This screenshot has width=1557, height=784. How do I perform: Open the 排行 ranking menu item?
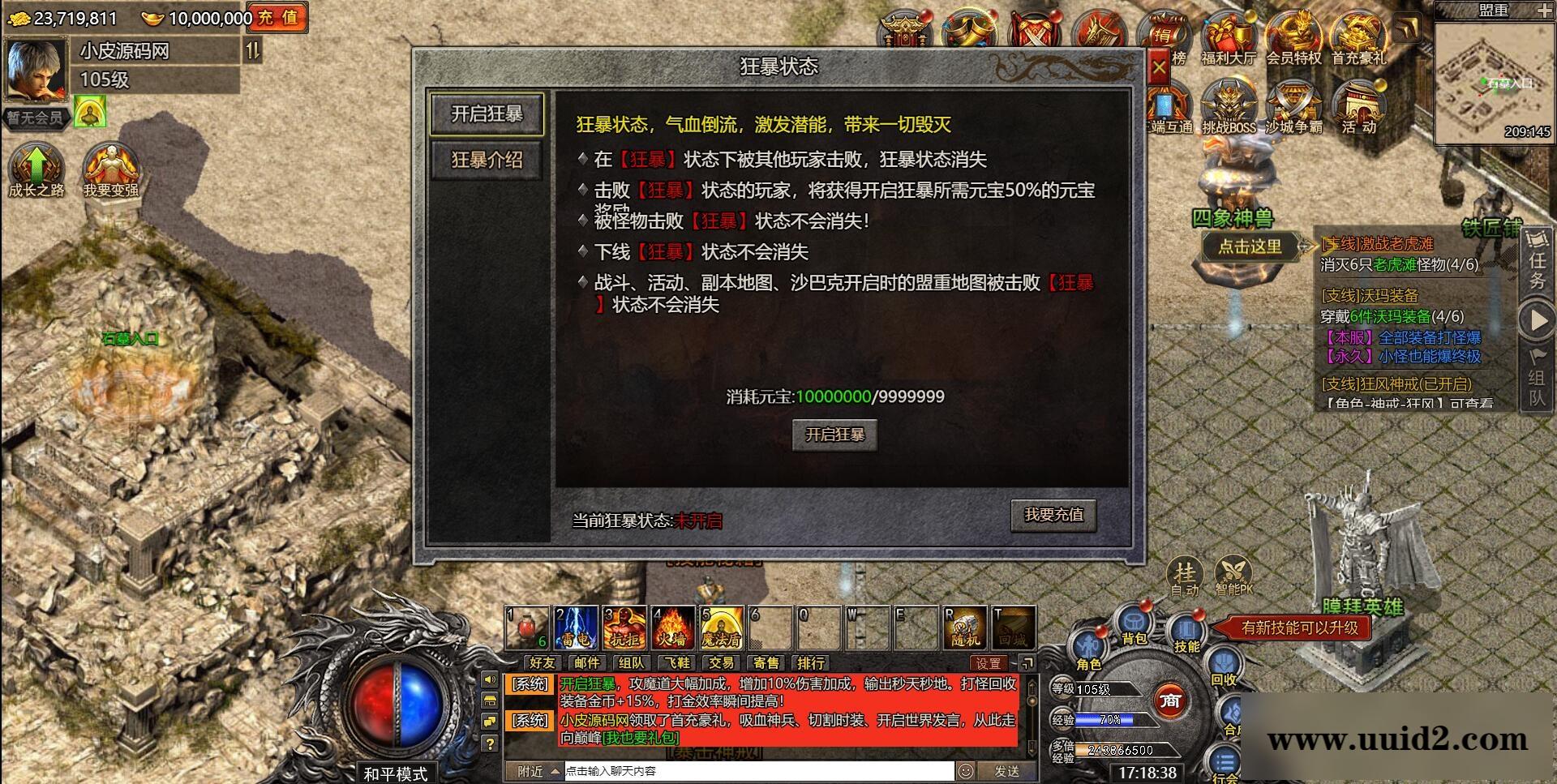coord(809,662)
